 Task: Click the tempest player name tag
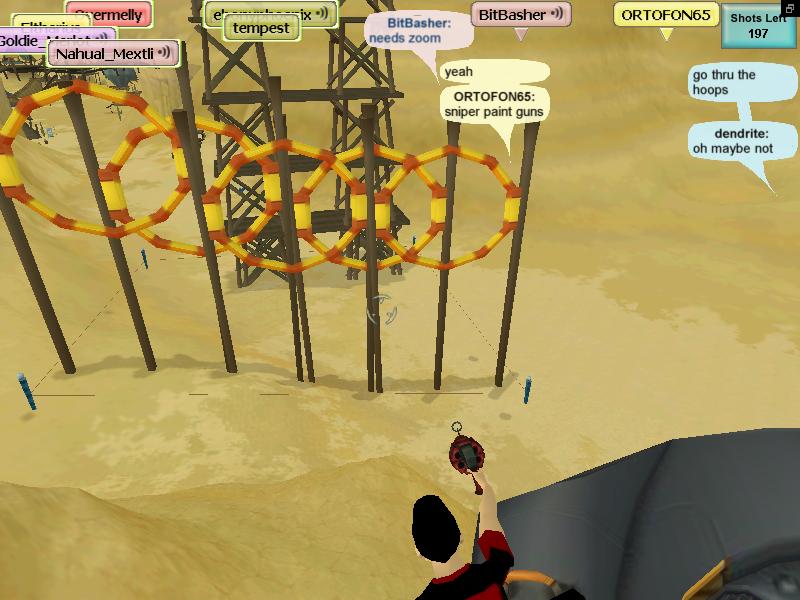[x=261, y=28]
